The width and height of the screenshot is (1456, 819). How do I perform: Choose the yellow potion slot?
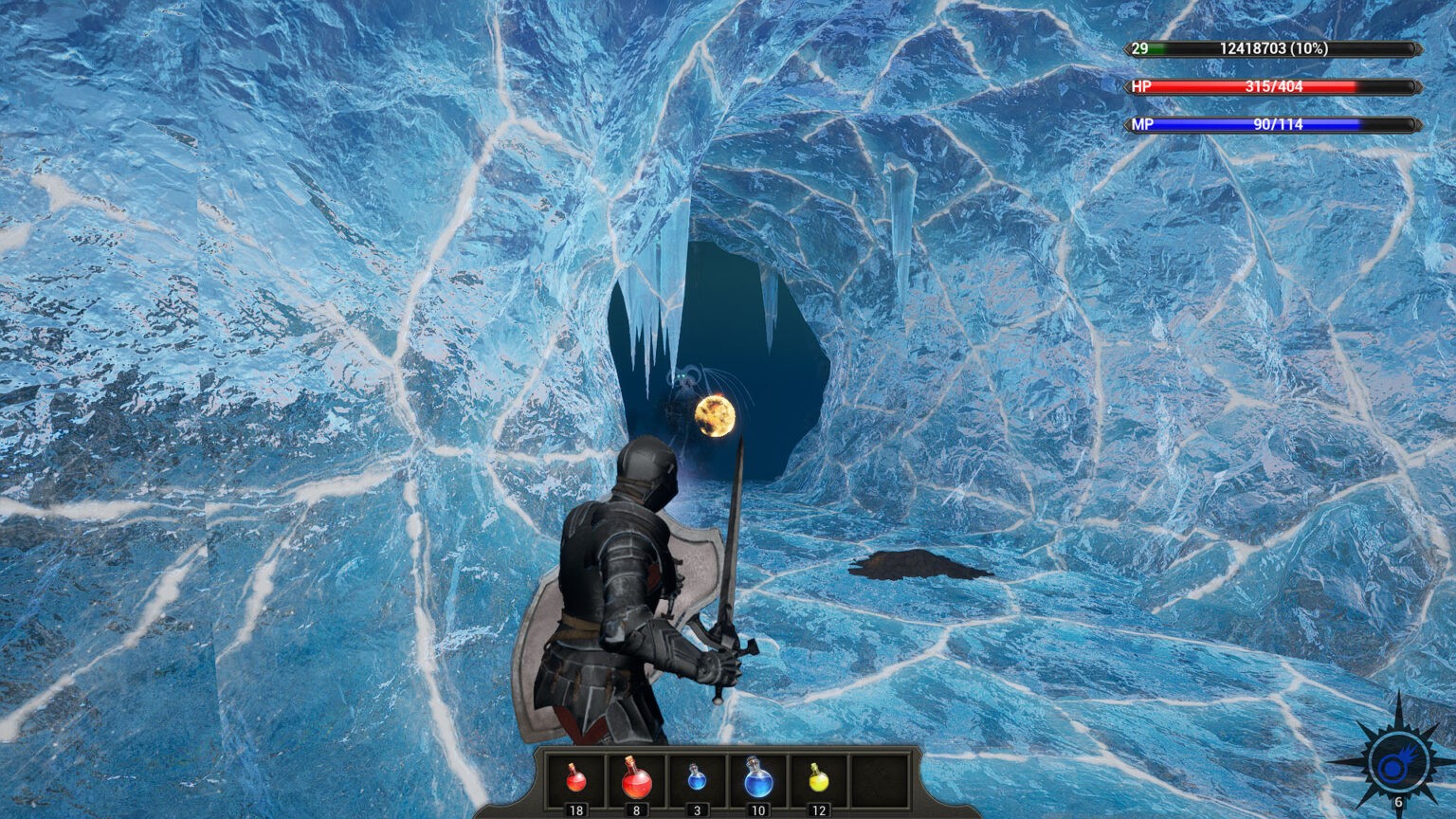(x=819, y=779)
